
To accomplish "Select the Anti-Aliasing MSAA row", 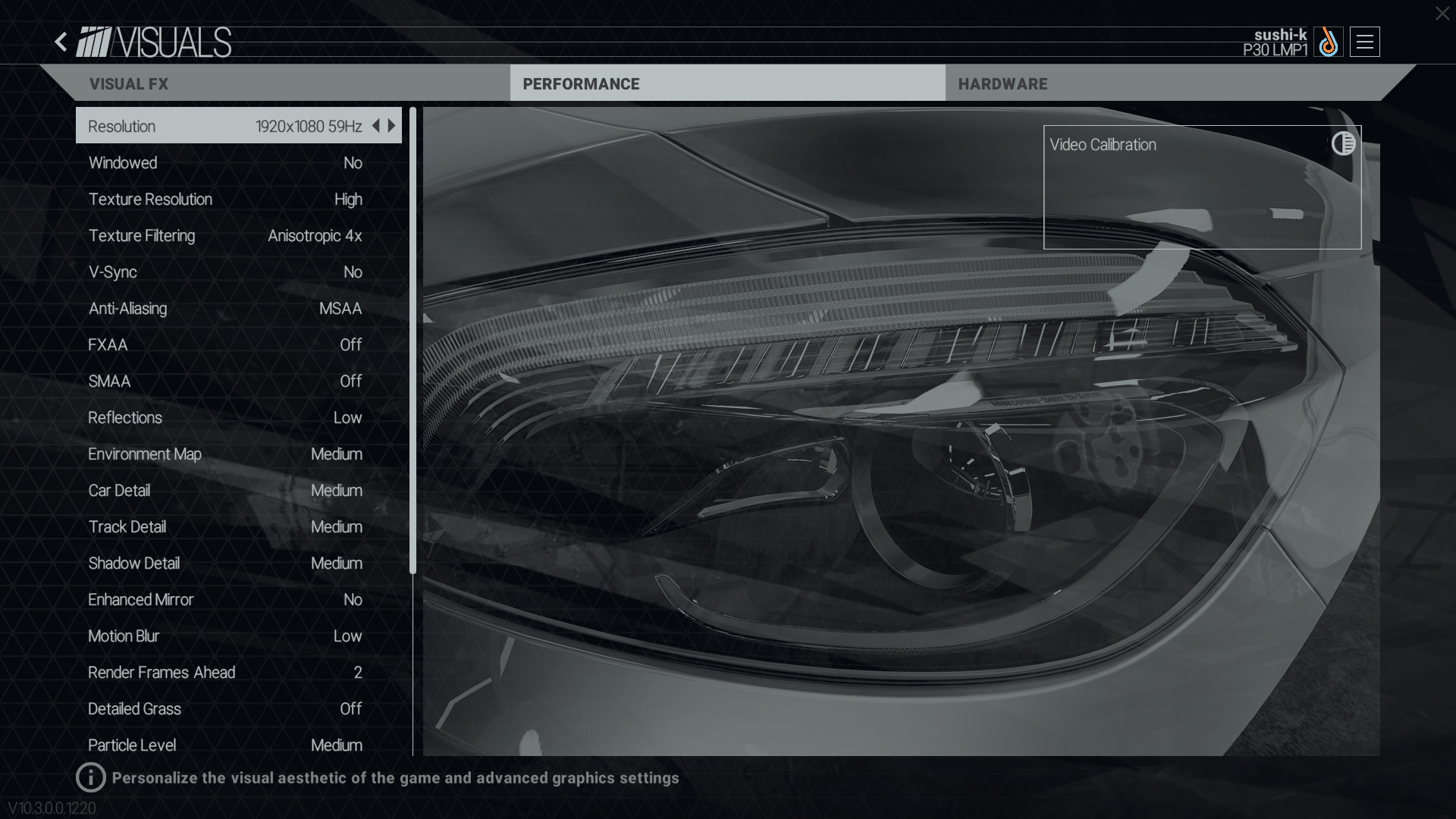I will (x=225, y=309).
